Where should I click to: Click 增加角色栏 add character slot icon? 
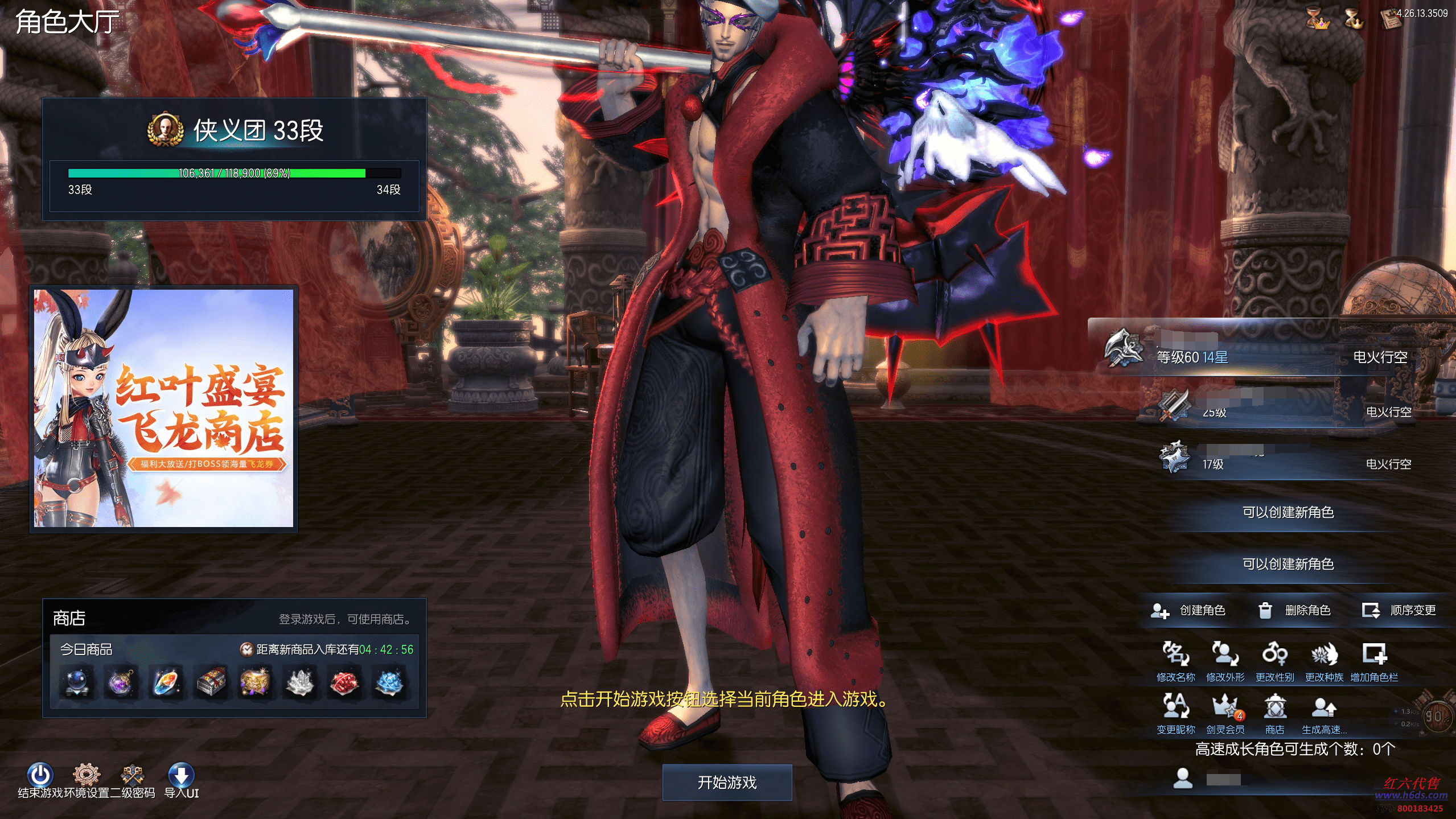coord(1374,655)
